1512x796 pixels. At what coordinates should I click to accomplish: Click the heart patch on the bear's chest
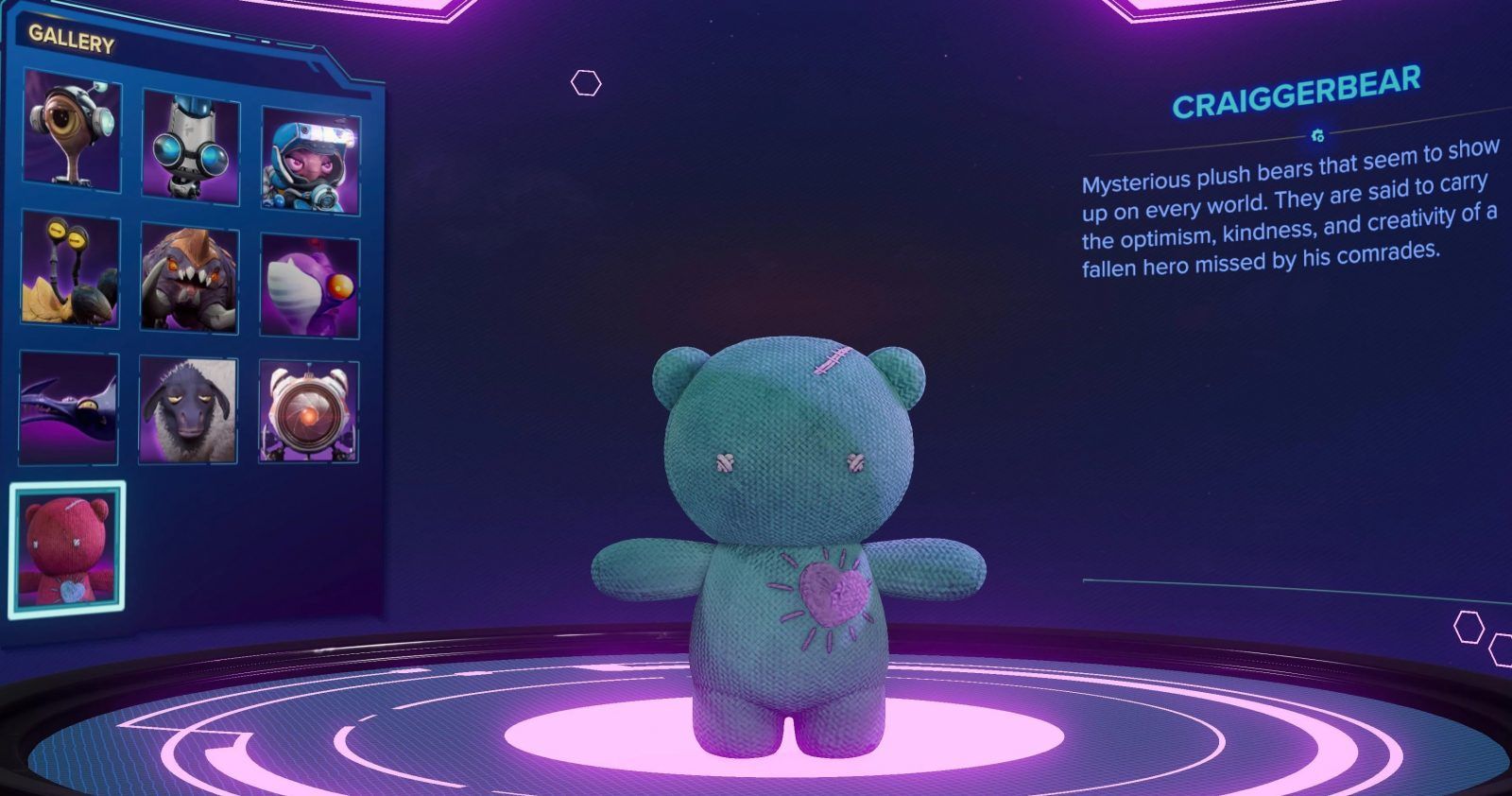[830, 596]
